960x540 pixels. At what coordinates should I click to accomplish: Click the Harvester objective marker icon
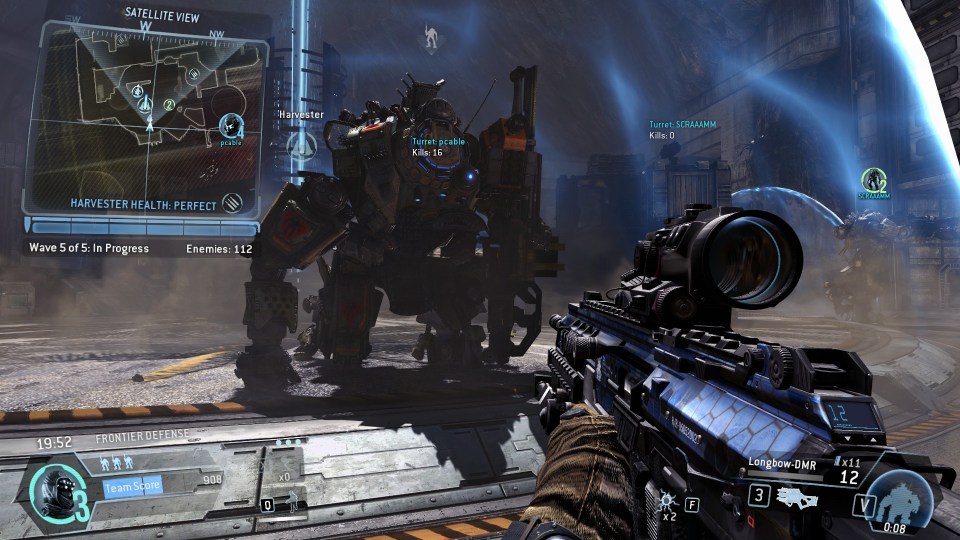(301, 146)
